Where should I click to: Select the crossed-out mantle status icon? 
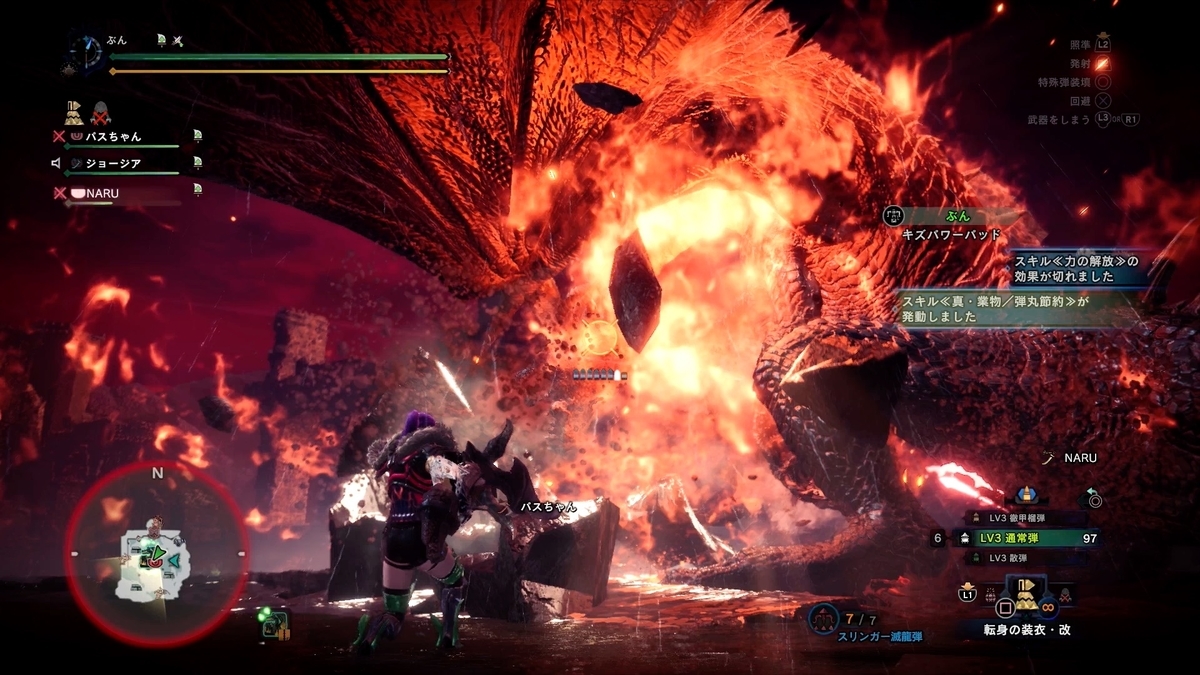click(x=101, y=111)
